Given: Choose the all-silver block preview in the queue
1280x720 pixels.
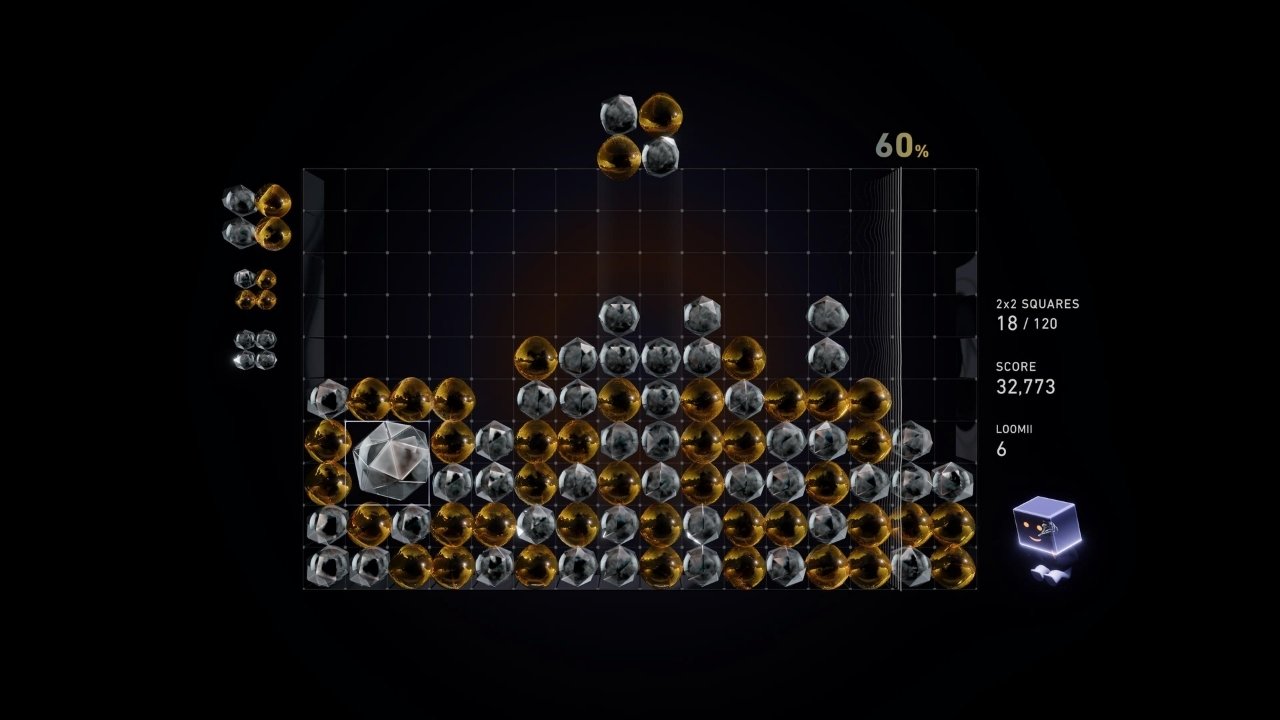Looking at the screenshot, I should (x=255, y=349).
